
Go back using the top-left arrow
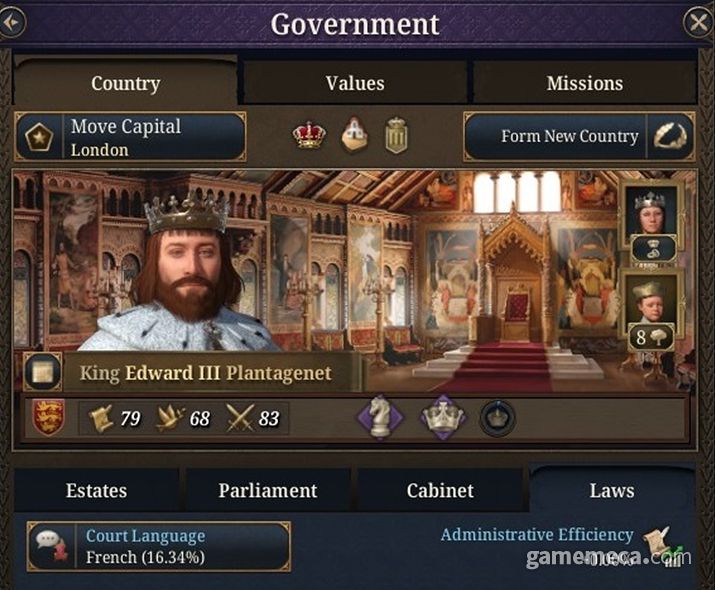point(11,22)
